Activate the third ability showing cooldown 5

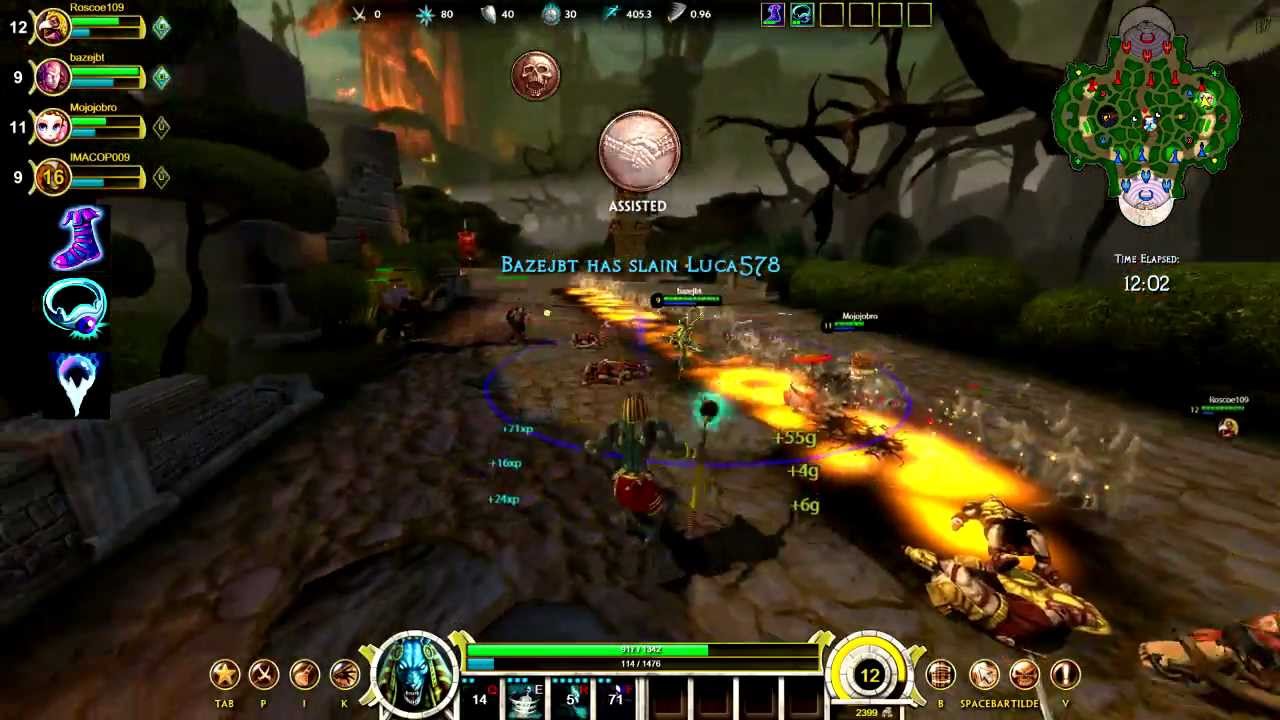point(572,699)
